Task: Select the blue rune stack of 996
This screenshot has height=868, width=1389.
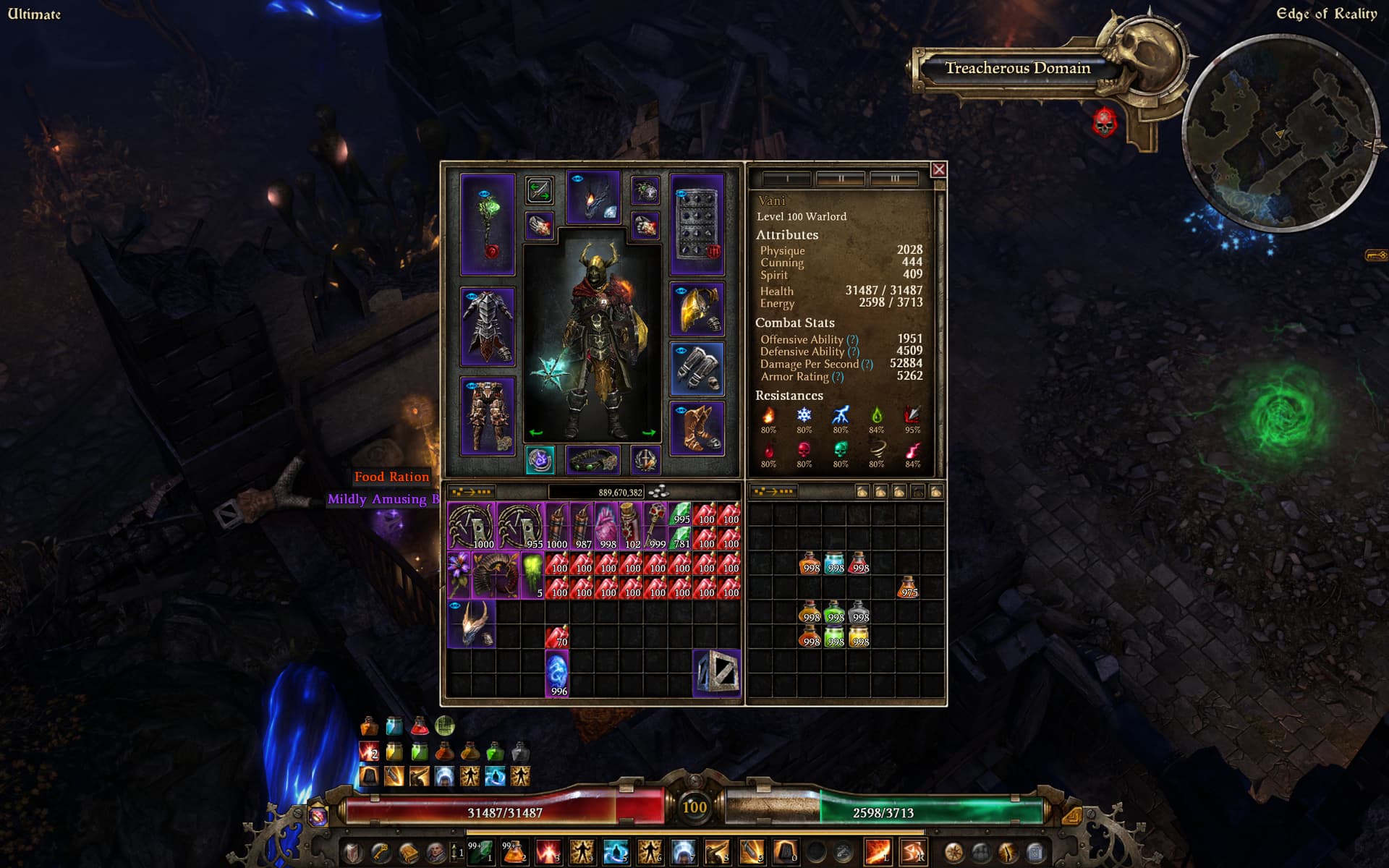Action: tap(557, 673)
